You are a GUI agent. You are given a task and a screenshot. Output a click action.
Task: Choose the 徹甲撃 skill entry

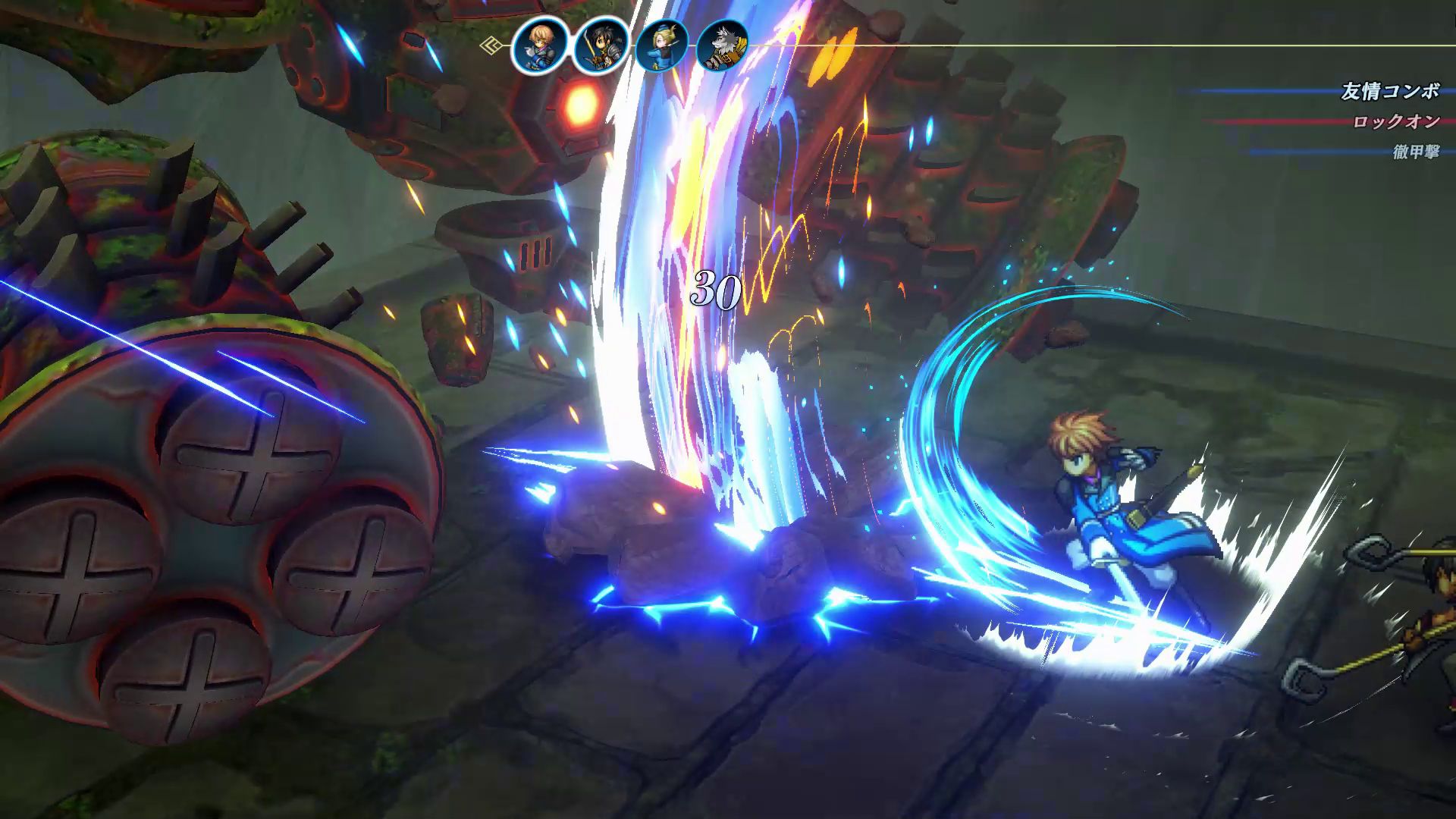(1415, 152)
